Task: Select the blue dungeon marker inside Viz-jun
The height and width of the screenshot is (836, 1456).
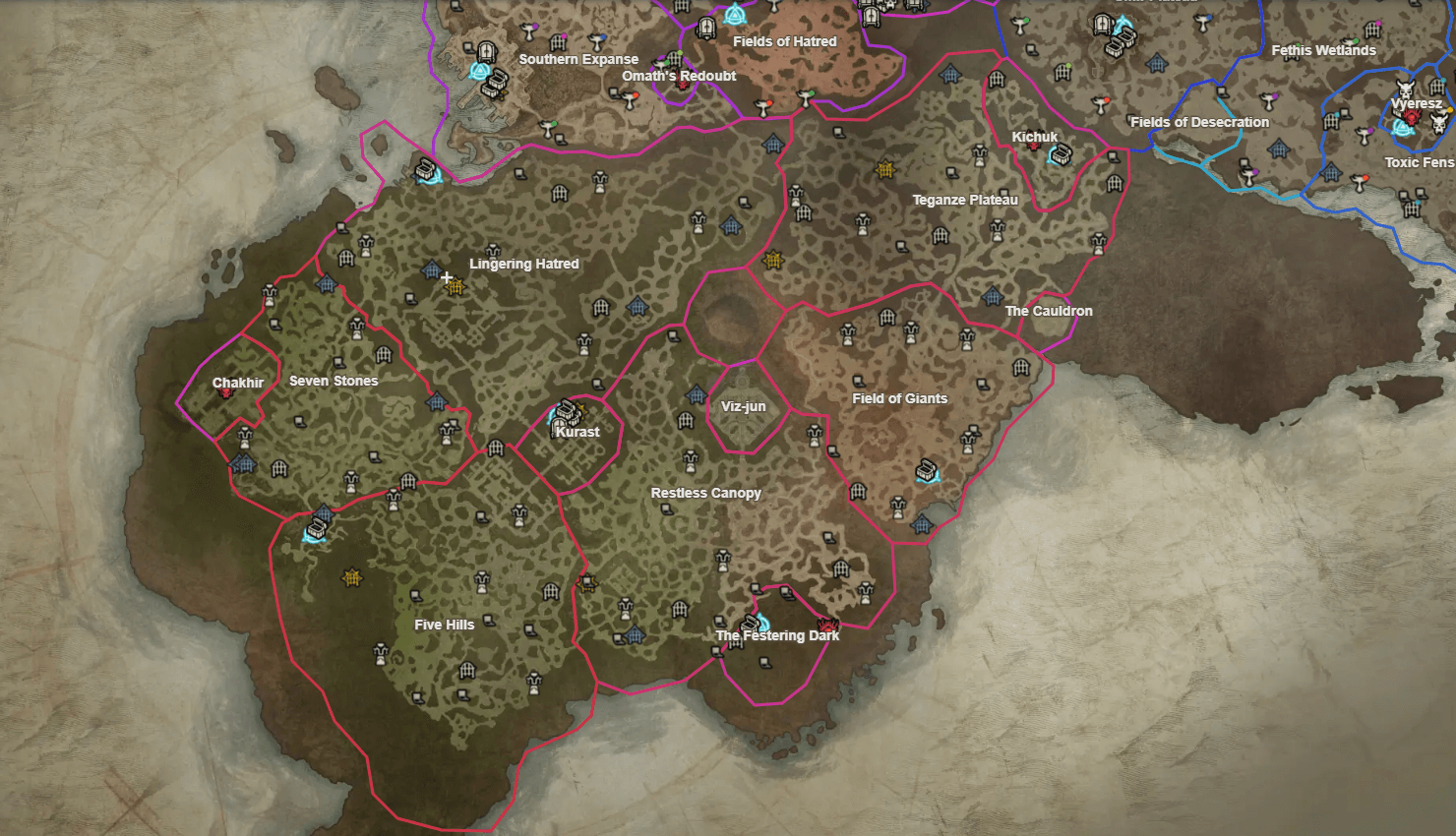Action: [x=695, y=397]
